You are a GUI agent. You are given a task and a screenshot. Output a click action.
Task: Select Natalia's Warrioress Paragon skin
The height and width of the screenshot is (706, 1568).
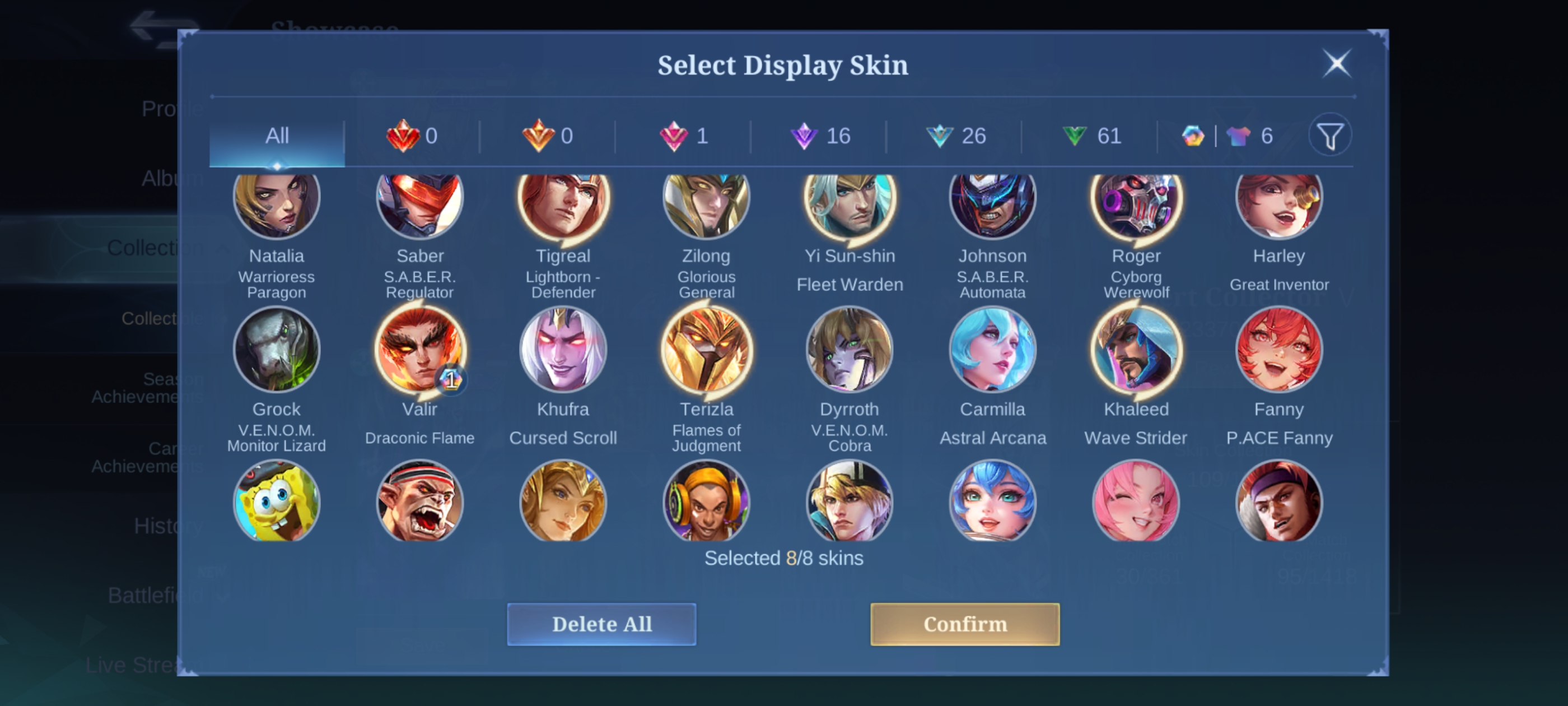276,200
